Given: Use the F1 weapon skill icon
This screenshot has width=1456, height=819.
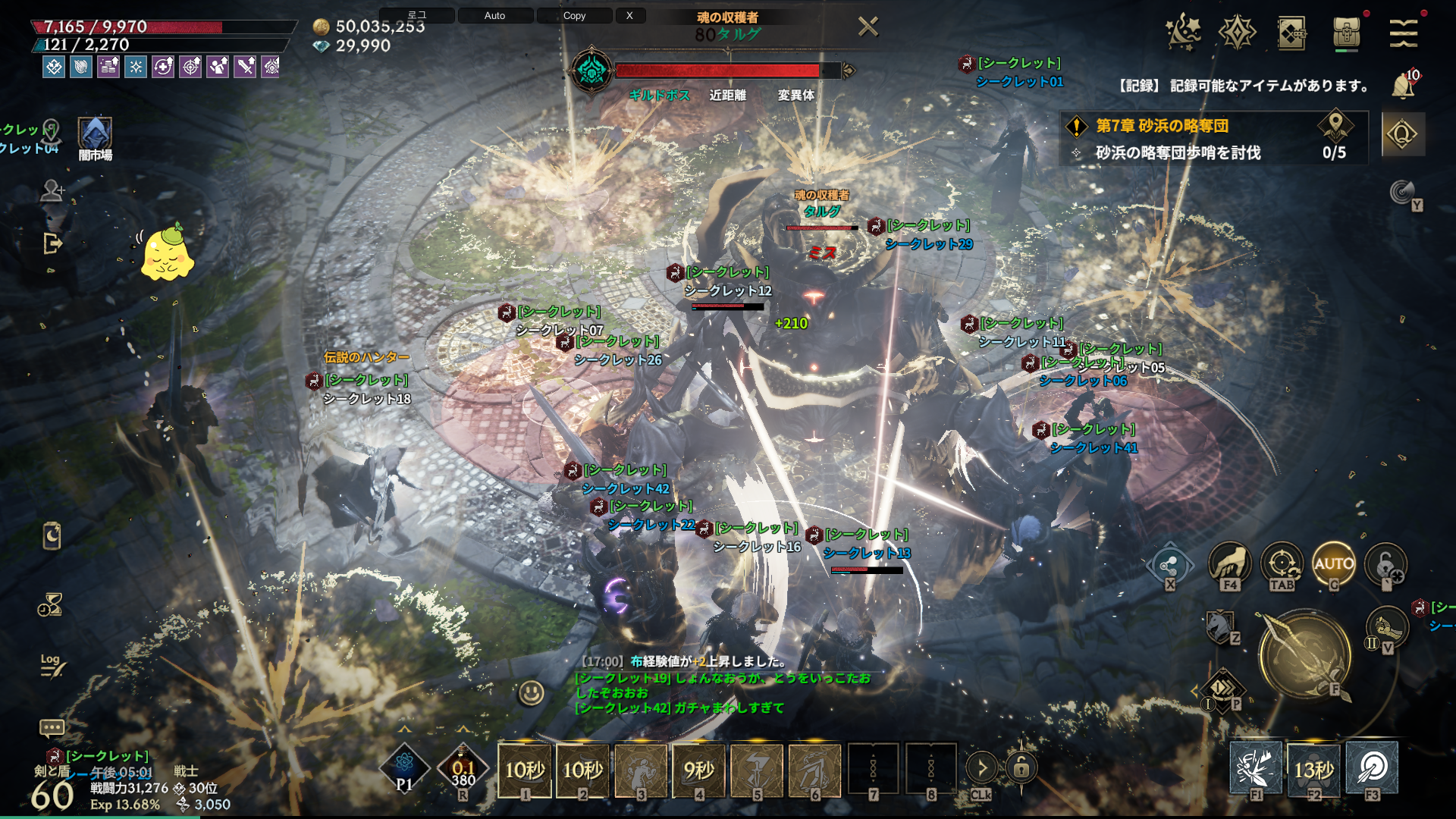Looking at the screenshot, I should coord(1255,767).
